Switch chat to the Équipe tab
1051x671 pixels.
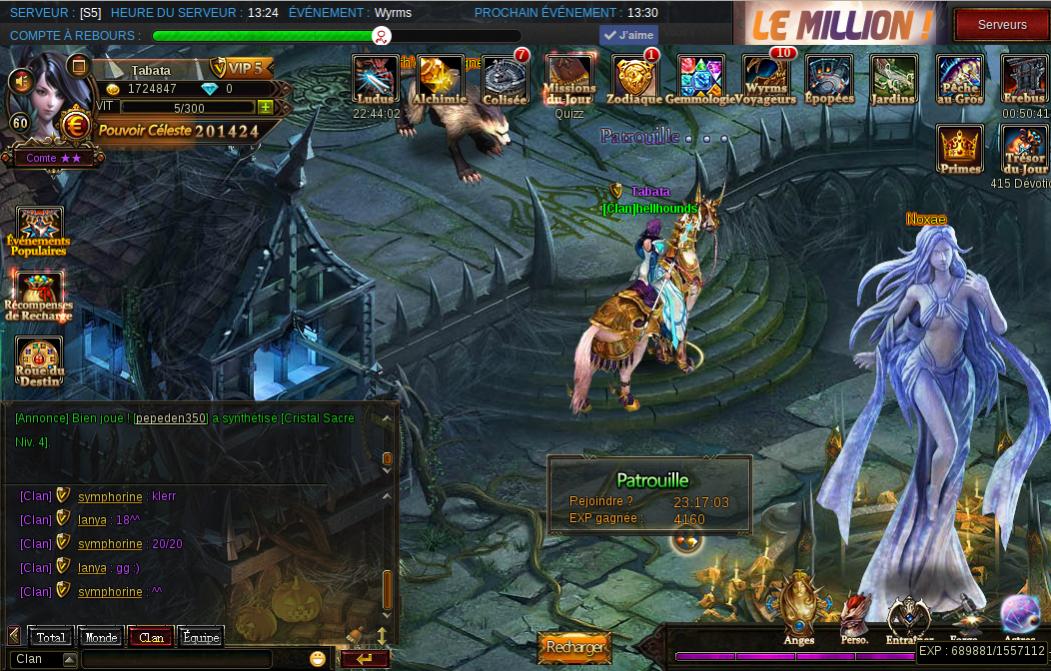tap(201, 637)
